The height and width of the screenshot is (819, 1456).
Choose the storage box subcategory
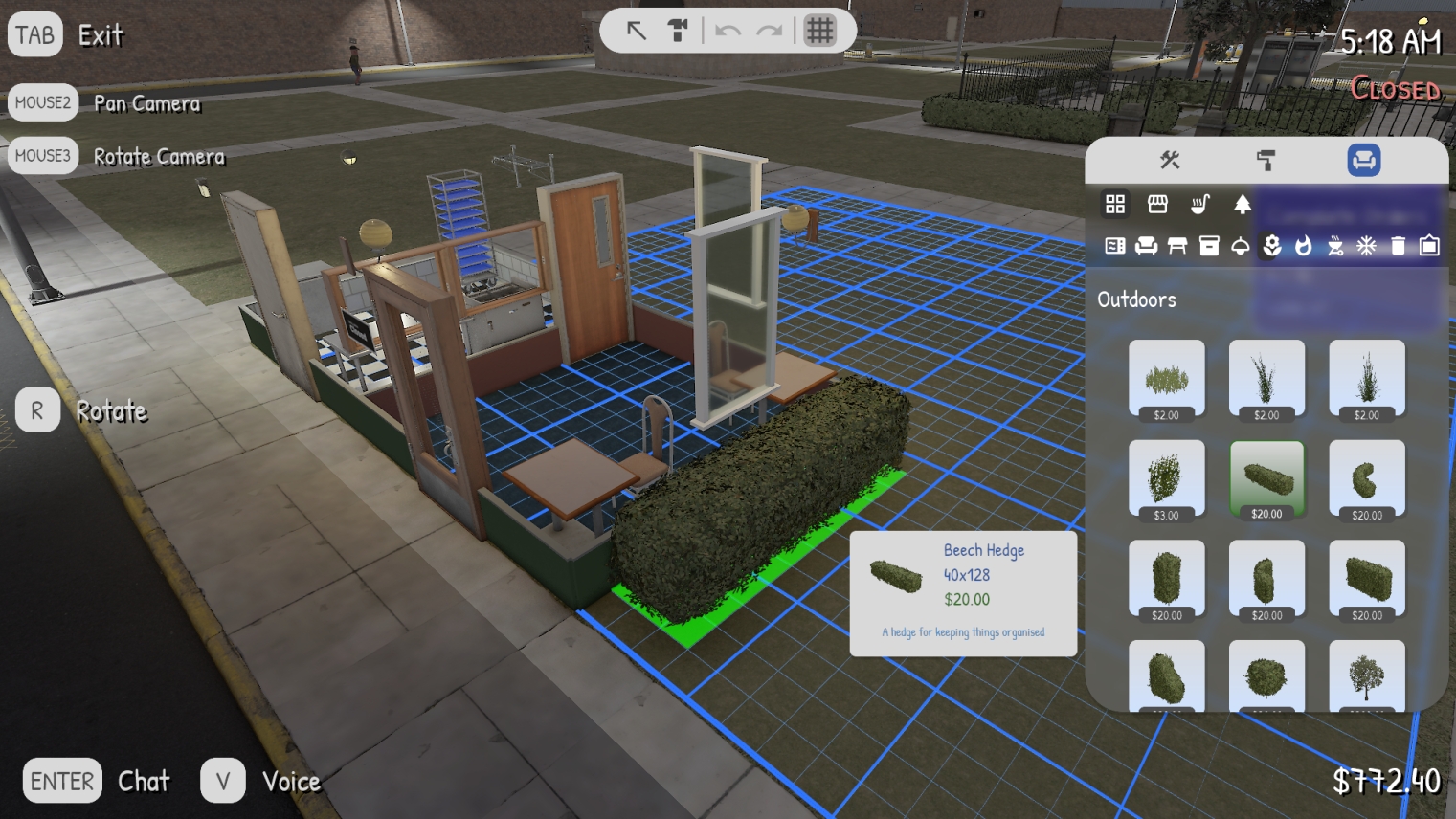[x=1209, y=246]
